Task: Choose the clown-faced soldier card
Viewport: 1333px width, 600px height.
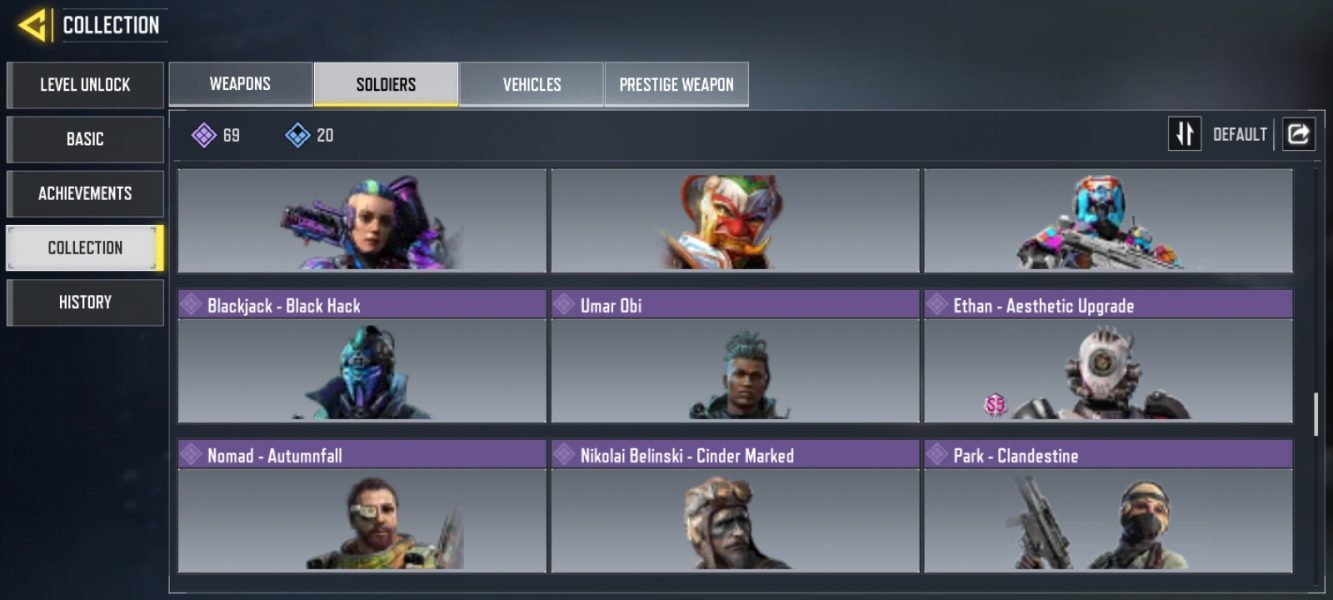Action: 735,220
